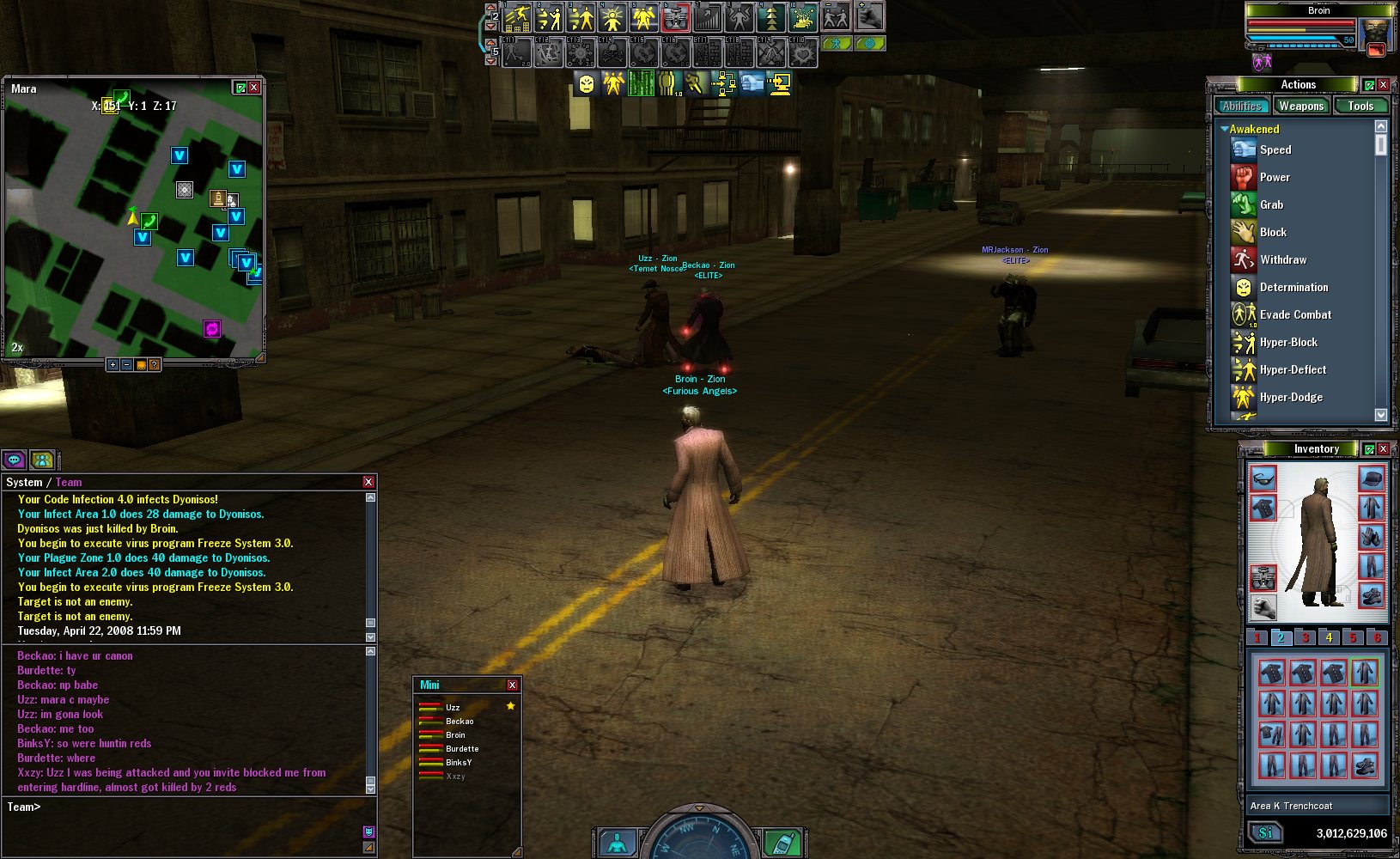This screenshot has width=1400, height=859.
Task: Close the System chat window
Action: tap(368, 482)
